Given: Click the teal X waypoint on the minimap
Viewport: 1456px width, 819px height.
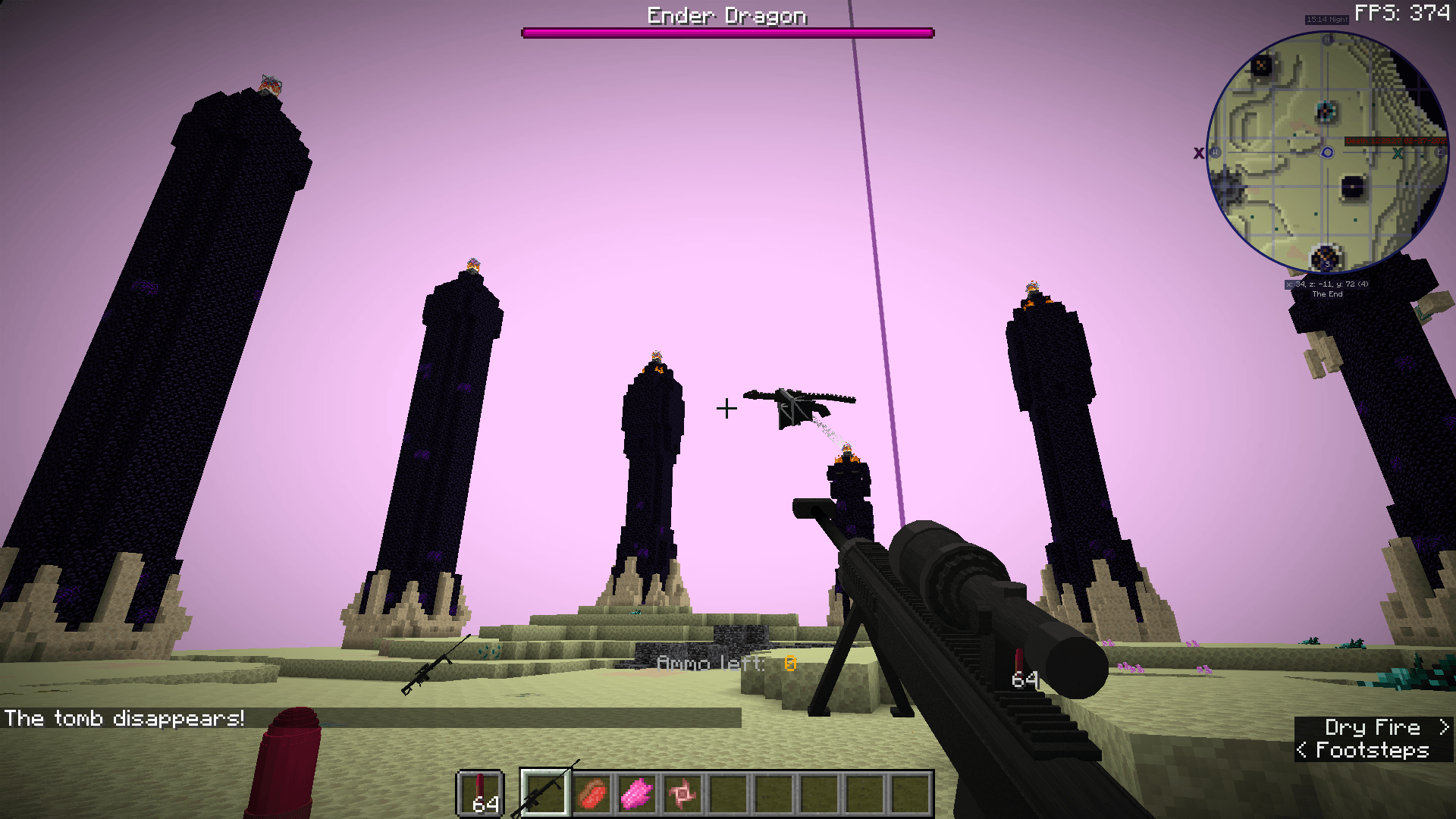Looking at the screenshot, I should pos(1396,152).
